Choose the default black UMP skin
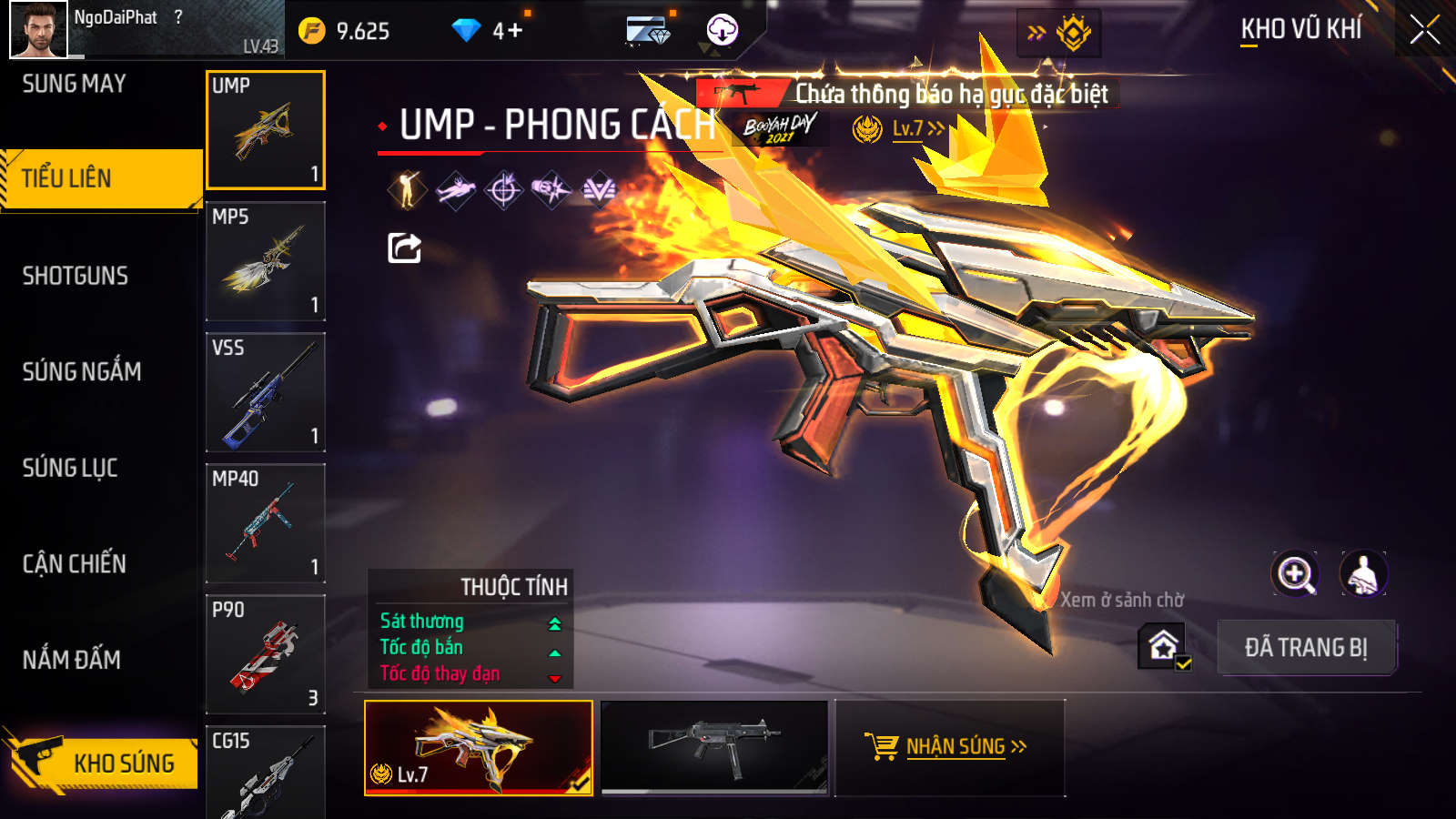Screen dimensions: 1456x819 pos(714,746)
